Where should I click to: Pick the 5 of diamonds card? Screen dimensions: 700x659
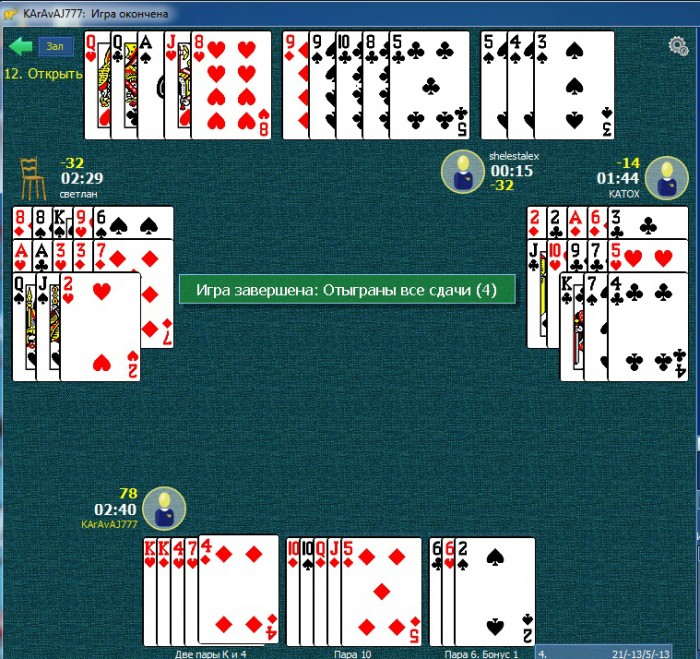[381, 592]
